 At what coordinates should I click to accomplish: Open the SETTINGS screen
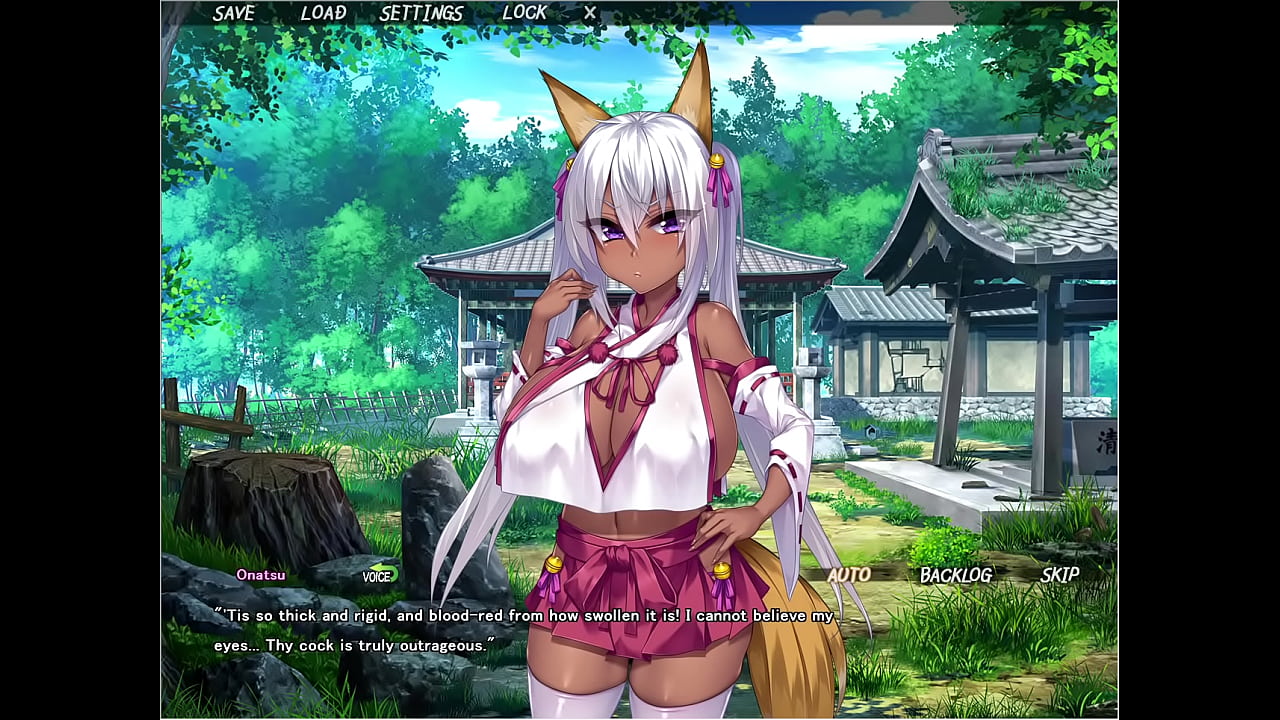pyautogui.click(x=420, y=13)
